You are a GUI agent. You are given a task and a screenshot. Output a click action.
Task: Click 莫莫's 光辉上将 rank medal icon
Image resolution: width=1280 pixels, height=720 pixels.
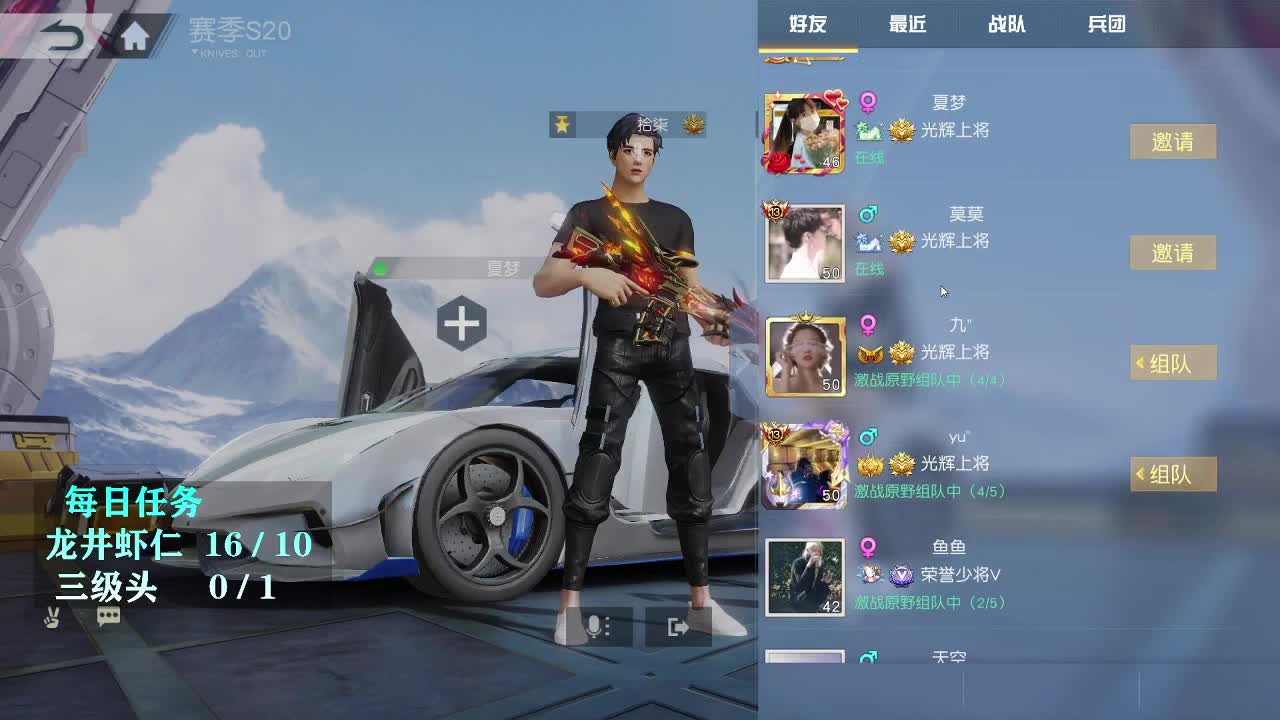click(900, 243)
